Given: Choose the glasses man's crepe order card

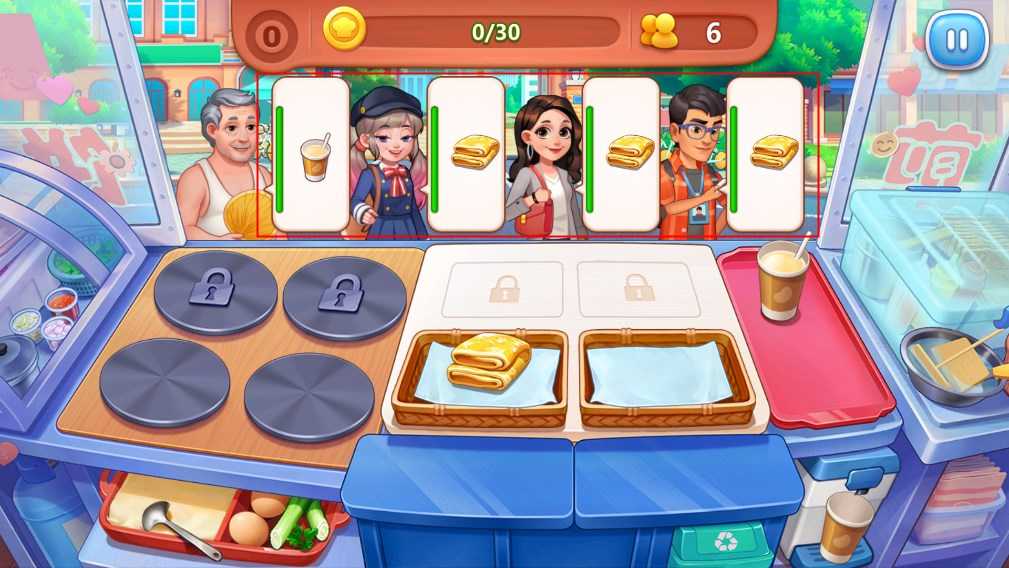Looking at the screenshot, I should click(x=765, y=155).
